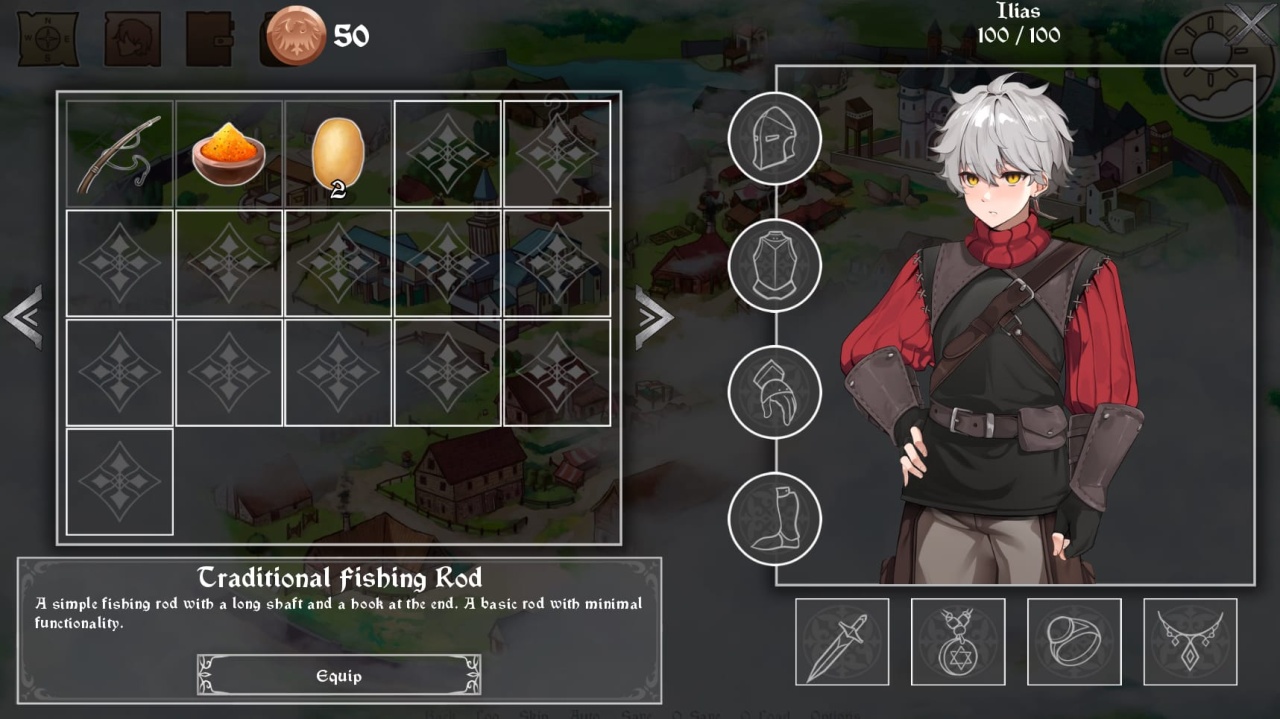Screen dimensions: 1280x719
Task: Select the potato stack in inventory
Action: [338, 154]
